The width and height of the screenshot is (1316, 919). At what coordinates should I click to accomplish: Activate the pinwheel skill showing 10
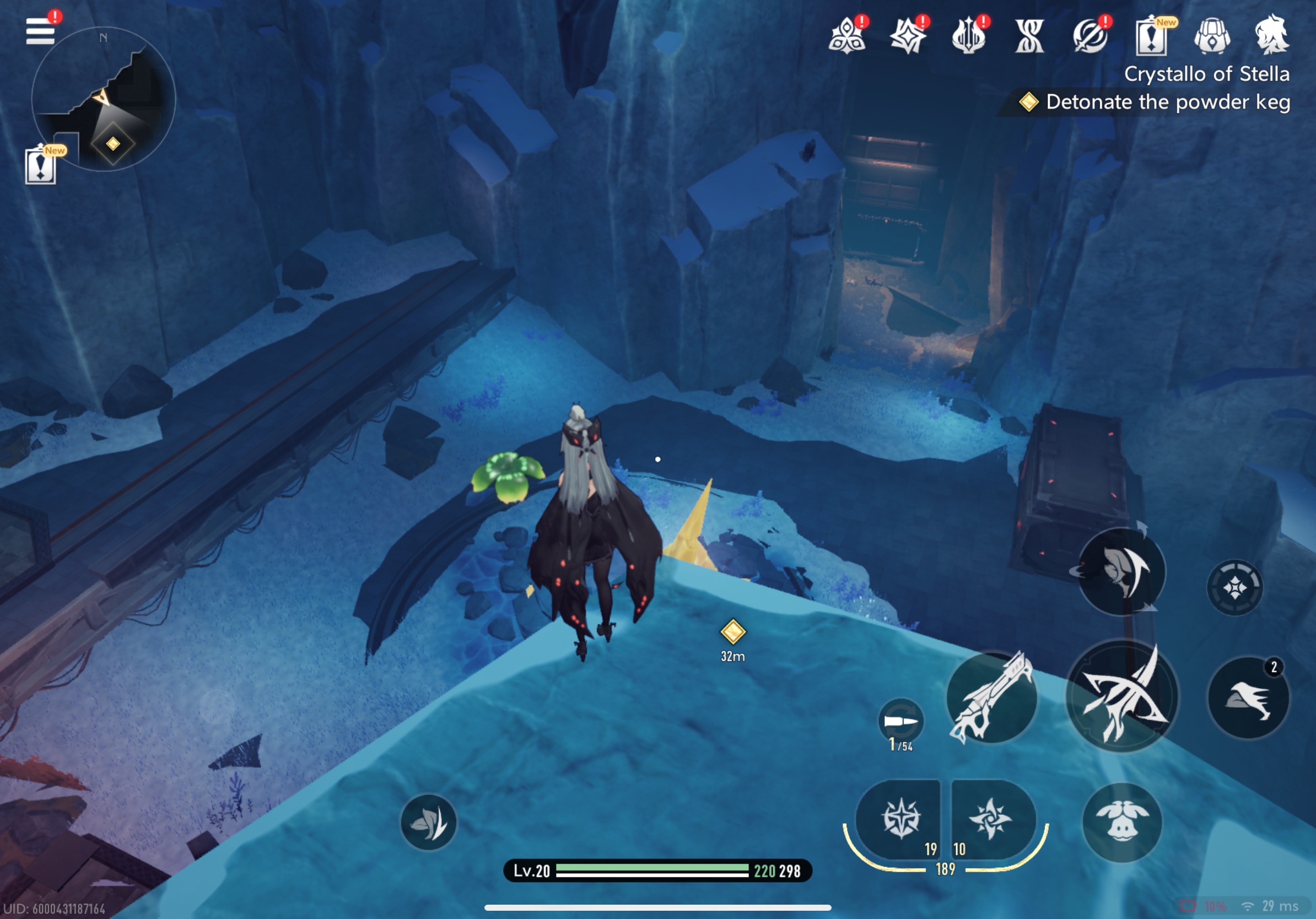[x=991, y=818]
